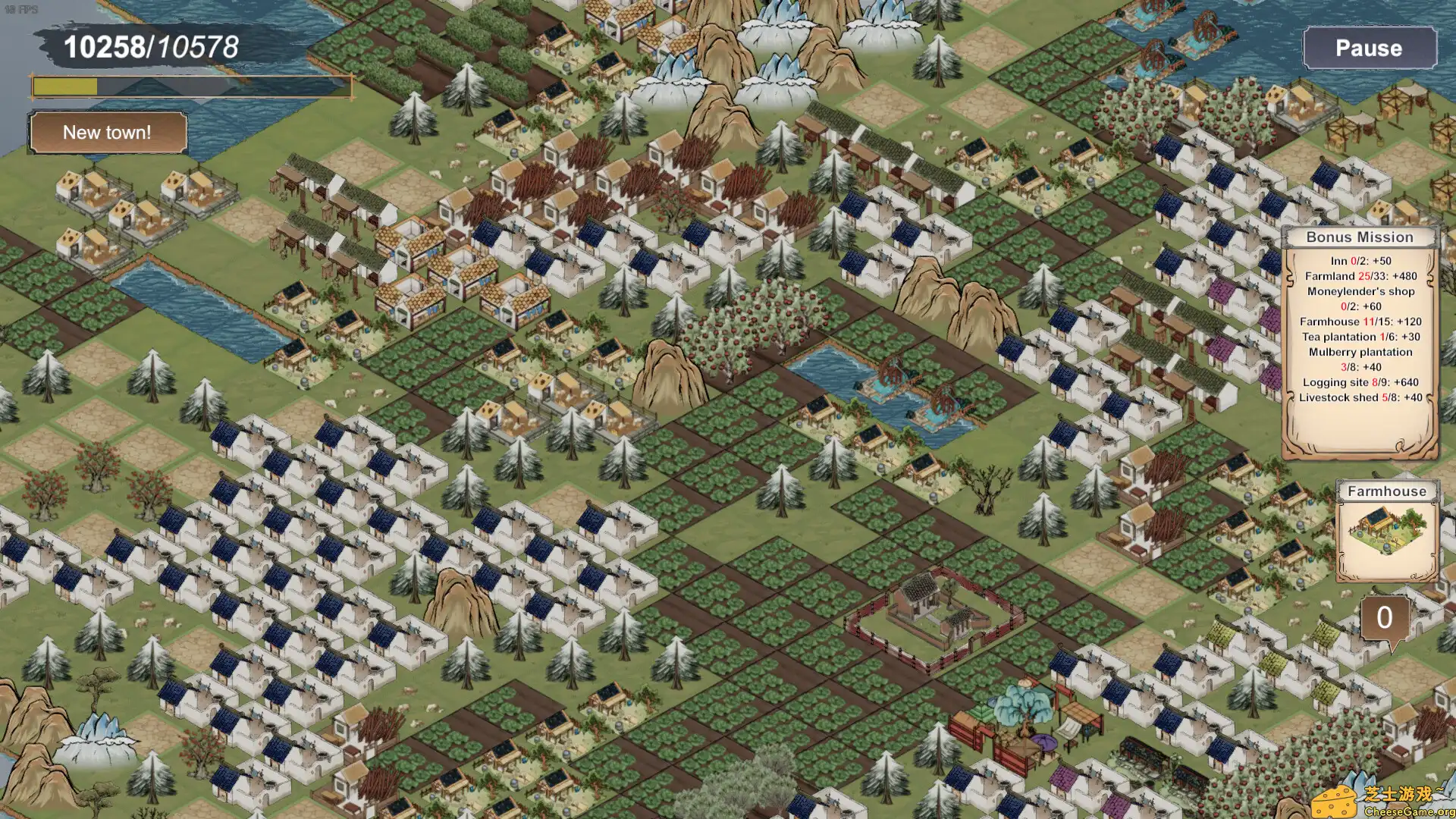Select the Inn mission entry
The image size is (1456, 819).
(x=1363, y=259)
